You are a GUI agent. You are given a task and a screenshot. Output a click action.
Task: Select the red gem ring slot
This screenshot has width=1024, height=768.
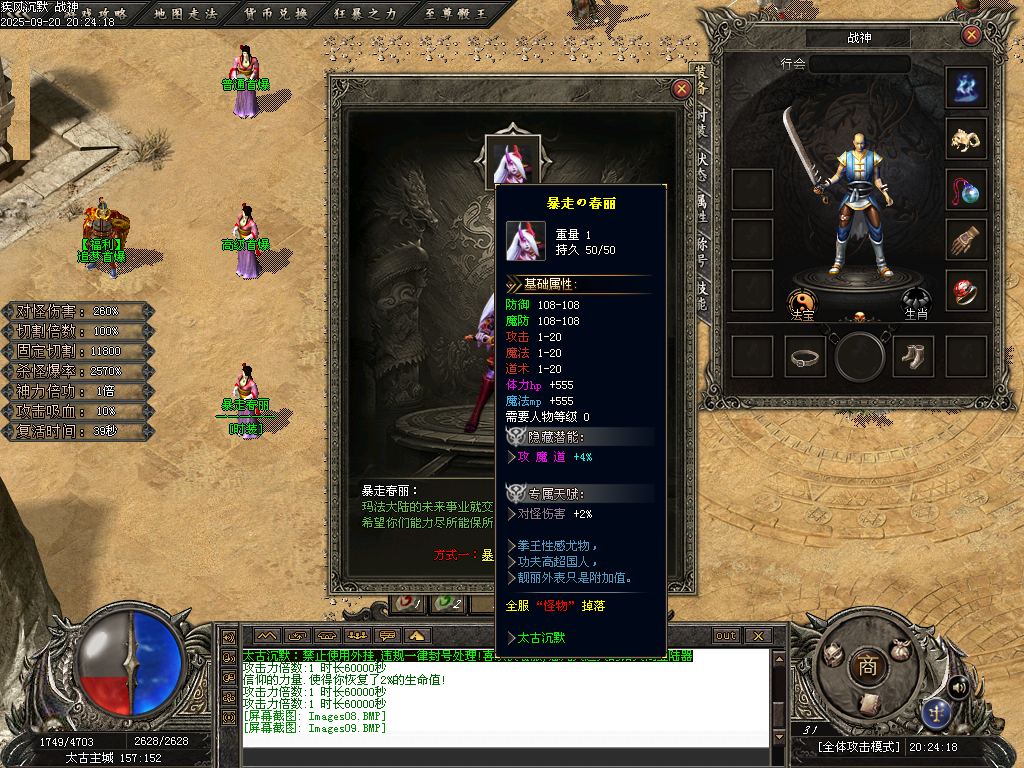[966, 291]
